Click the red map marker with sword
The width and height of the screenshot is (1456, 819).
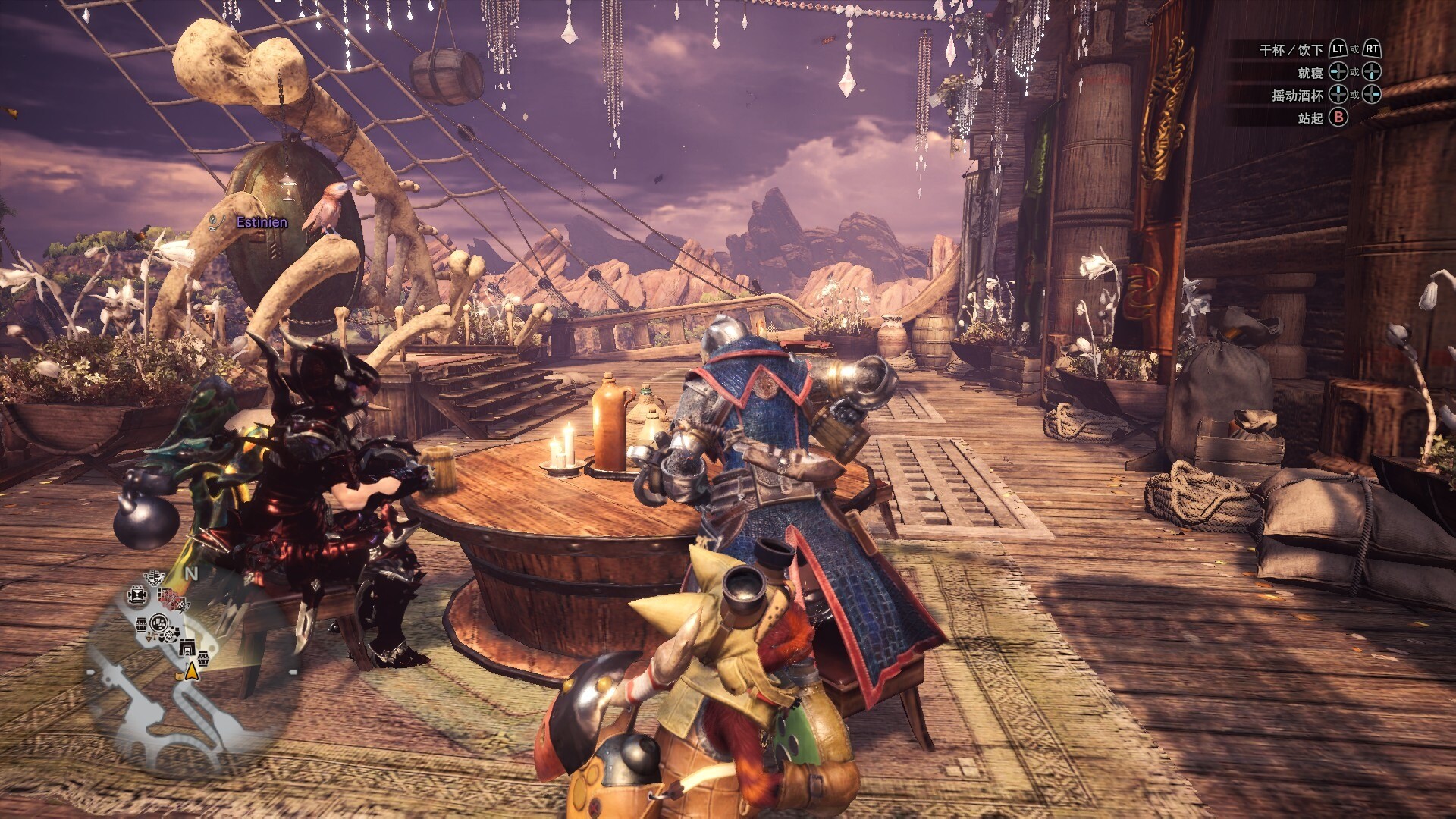(172, 599)
